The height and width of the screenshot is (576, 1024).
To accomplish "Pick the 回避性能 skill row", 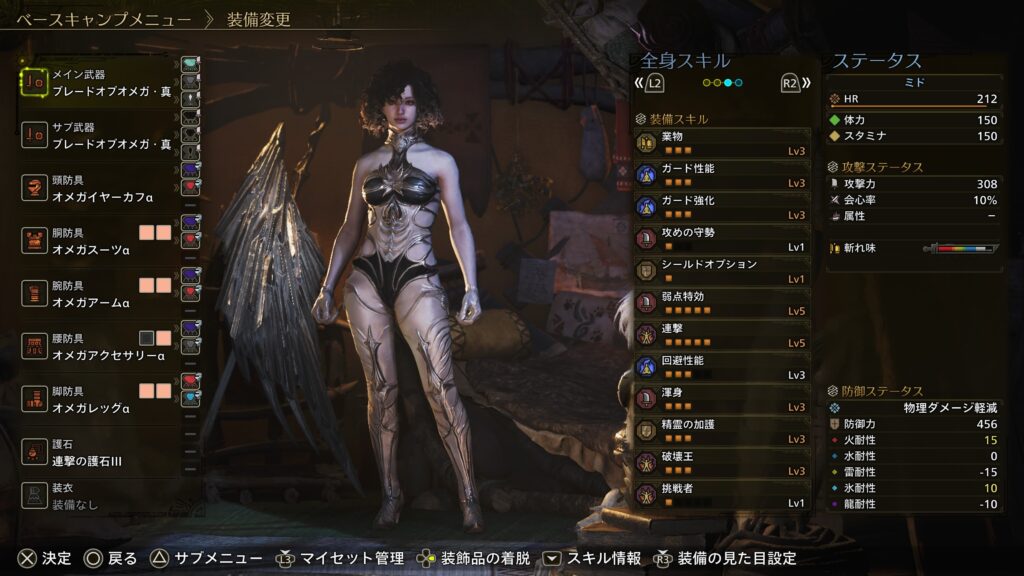I will (722, 366).
